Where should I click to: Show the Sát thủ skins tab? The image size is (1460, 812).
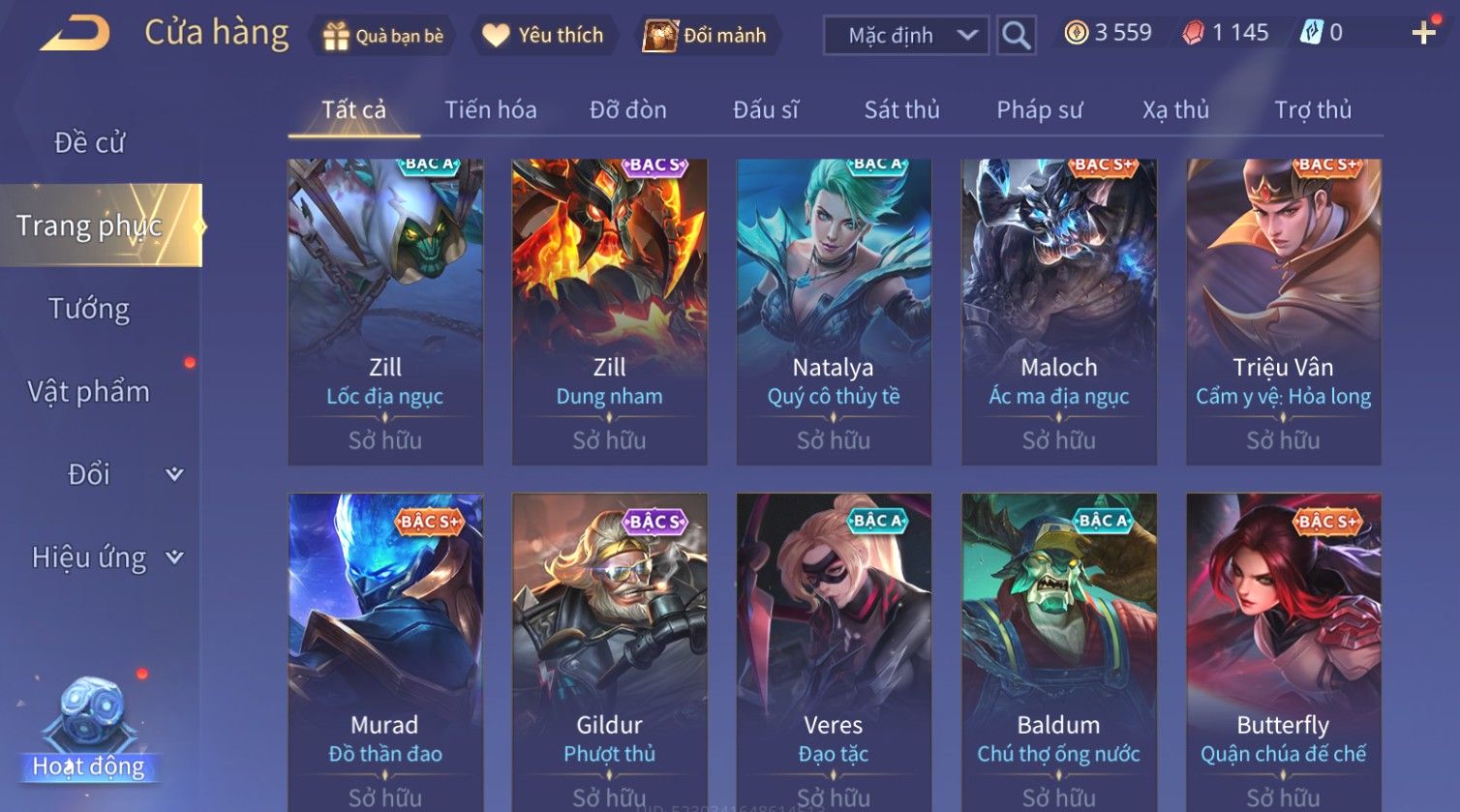(901, 110)
